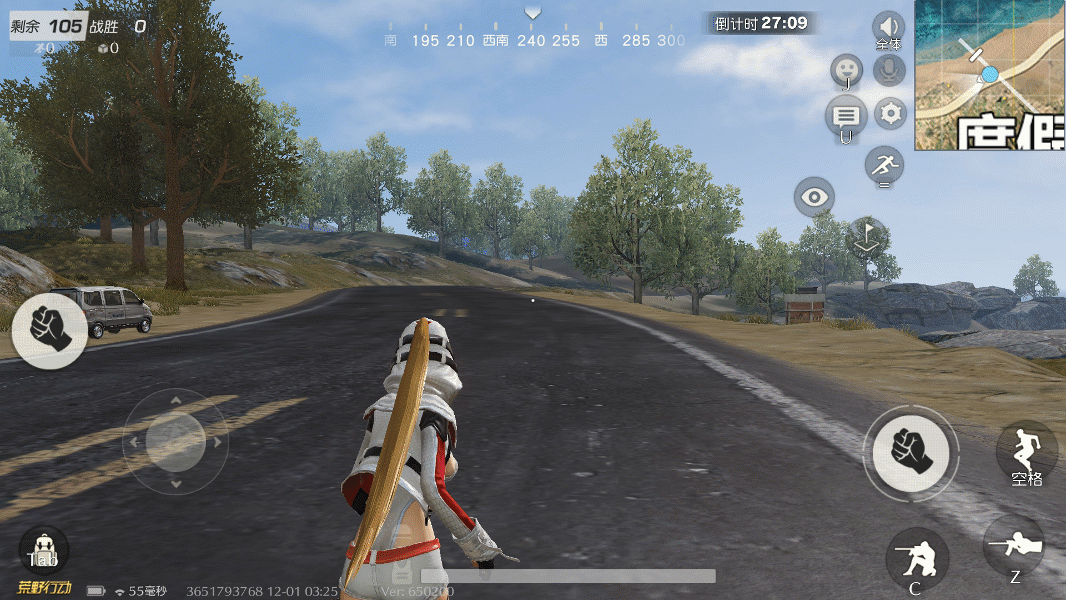Tap the plain fist button without a ring
The image size is (1066, 600).
pyautogui.click(x=50, y=331)
